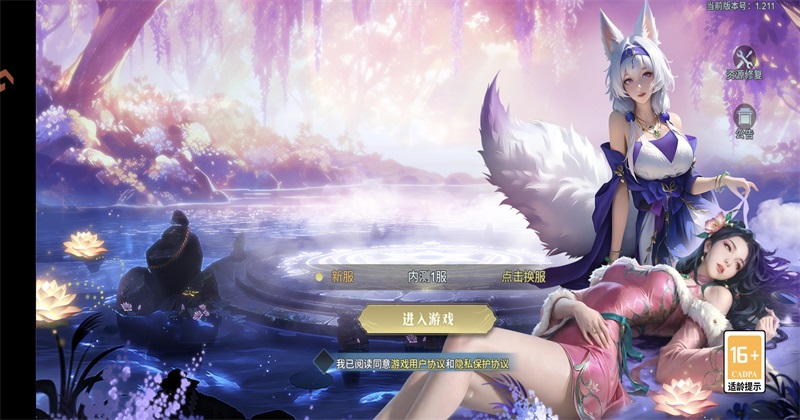Open the 隐私保护协议 privacy policy link
Screen dimensions: 800x420
point(481,363)
